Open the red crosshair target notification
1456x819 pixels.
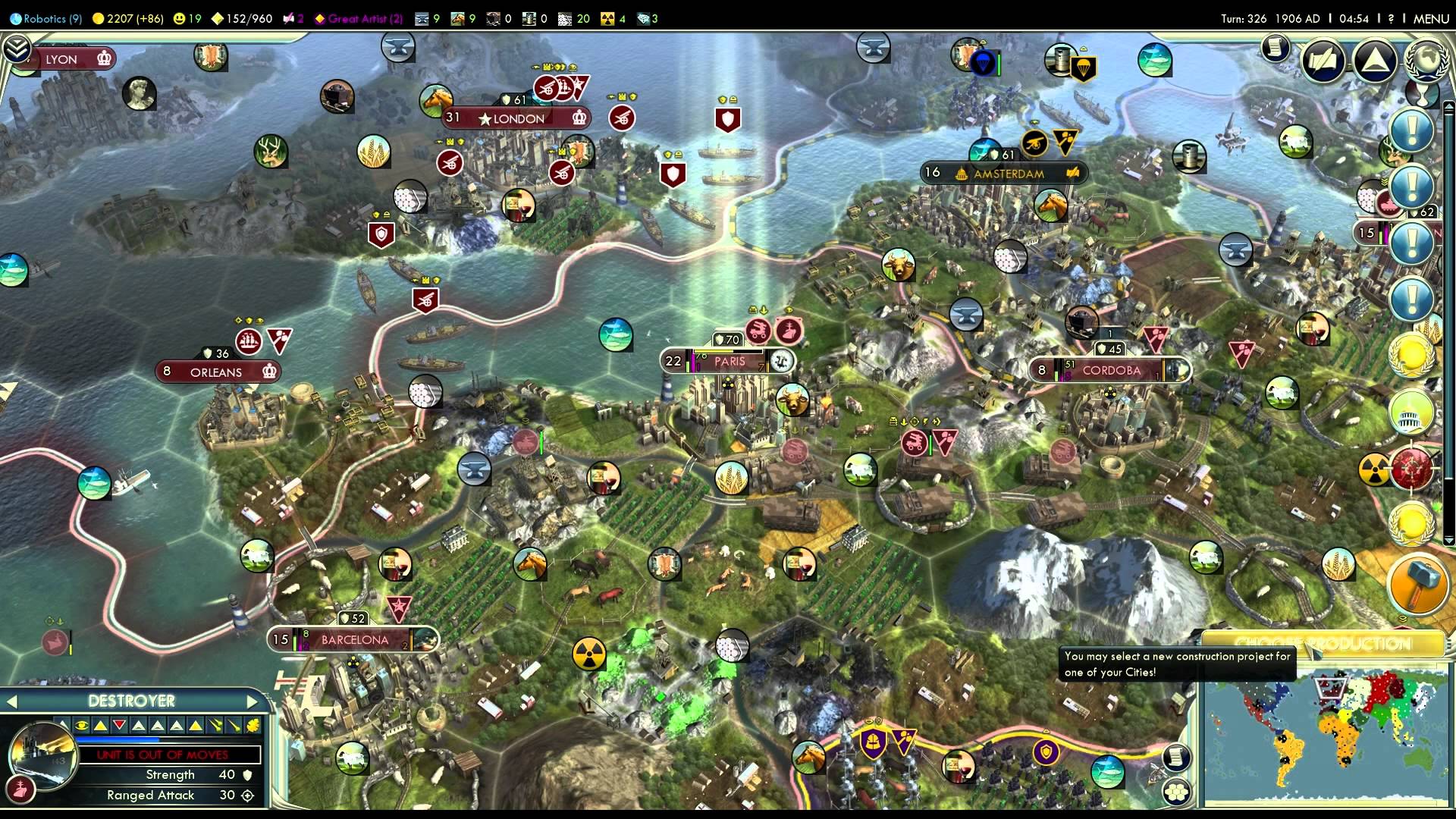click(x=1411, y=466)
